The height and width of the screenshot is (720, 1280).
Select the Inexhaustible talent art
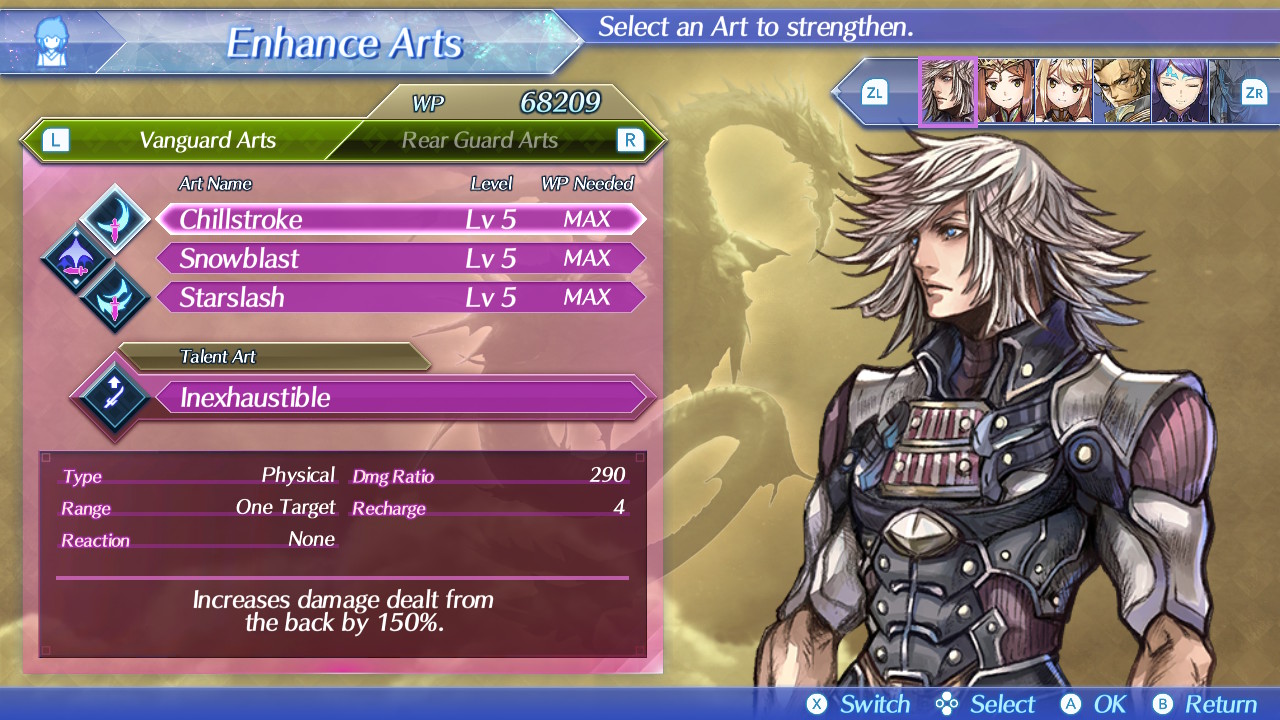[400, 398]
